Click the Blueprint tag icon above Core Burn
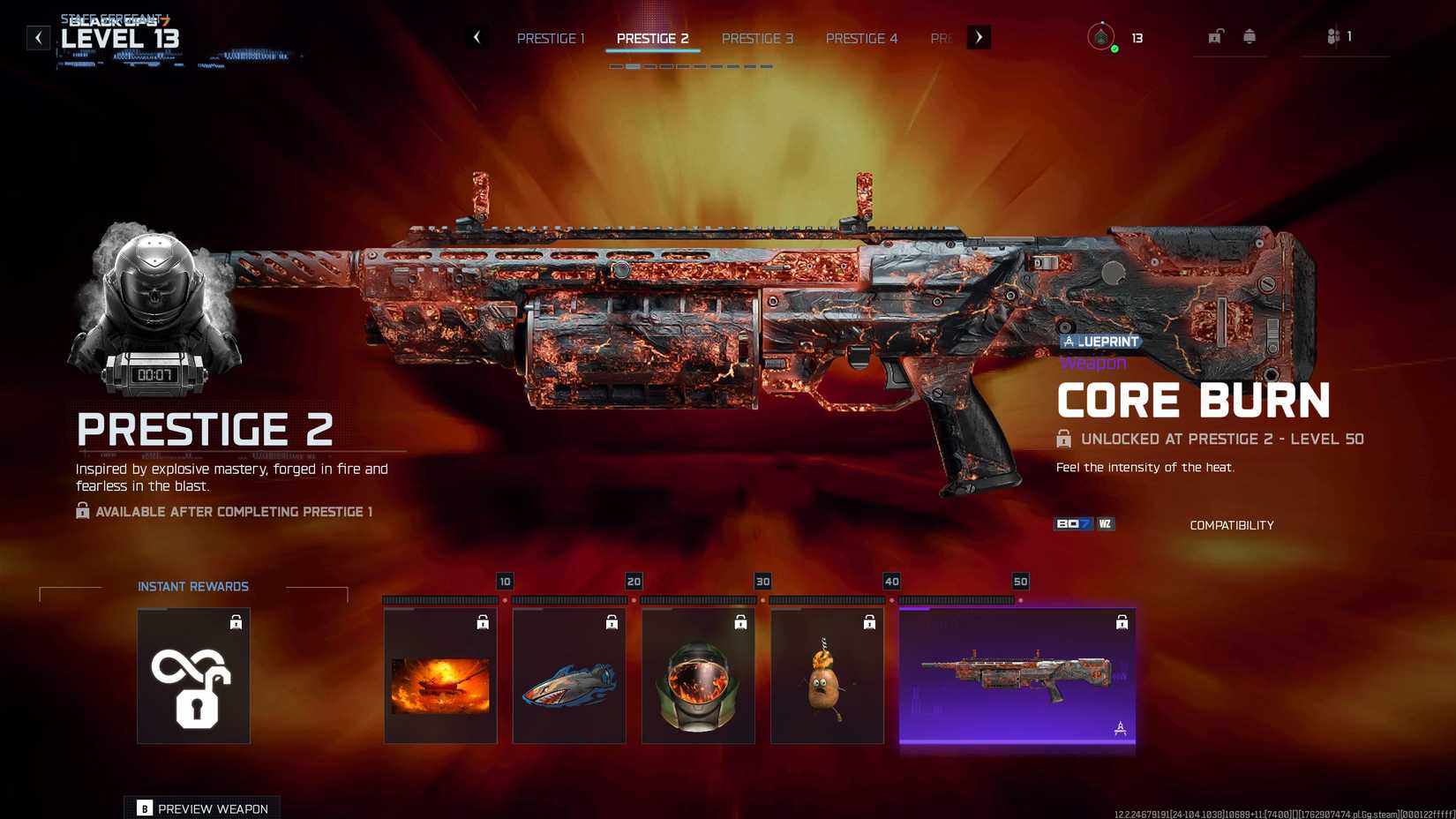Screen dimensions: 1456x819 click(x=1069, y=341)
